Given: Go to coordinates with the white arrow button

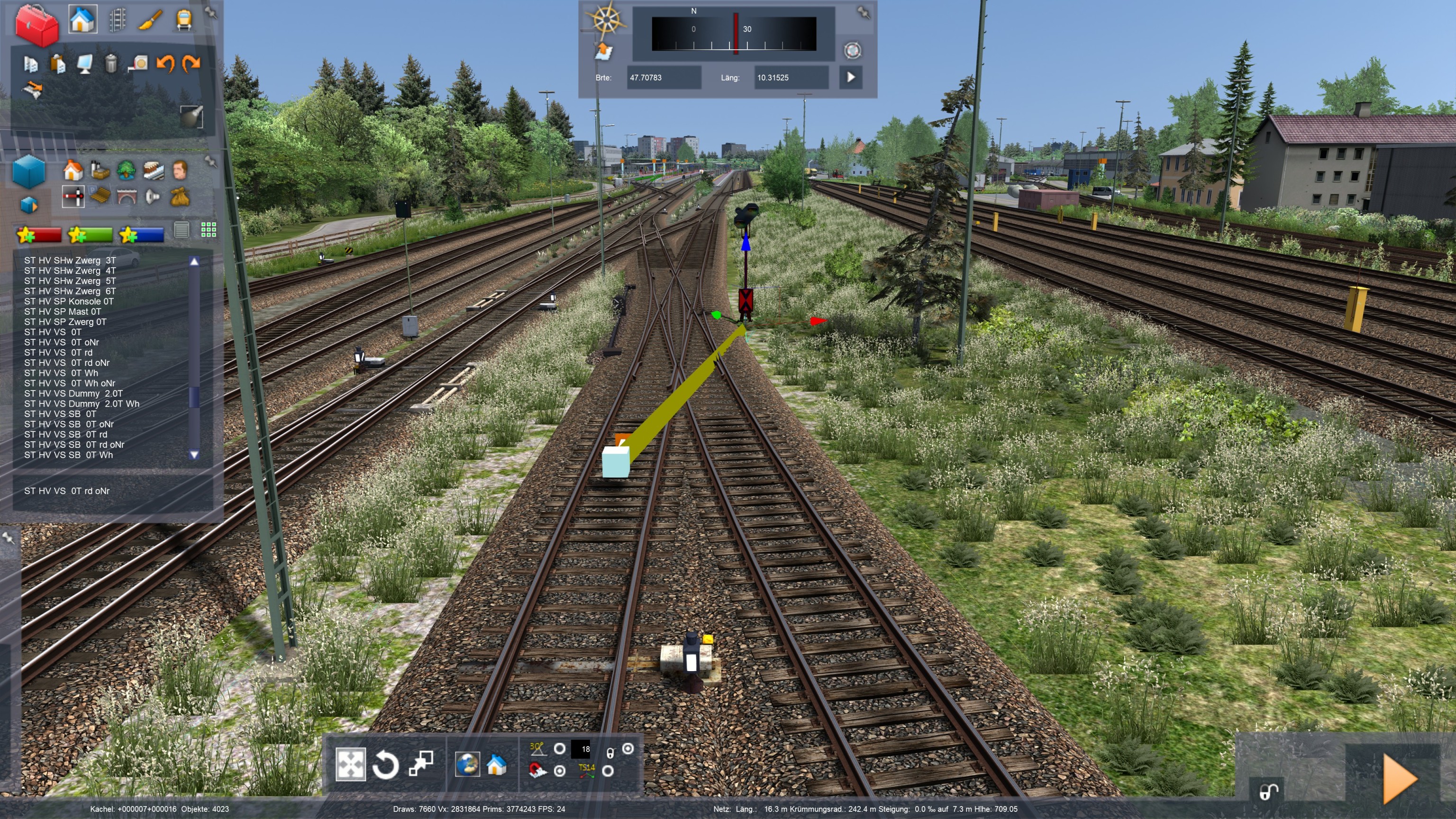Looking at the screenshot, I should click(x=851, y=77).
